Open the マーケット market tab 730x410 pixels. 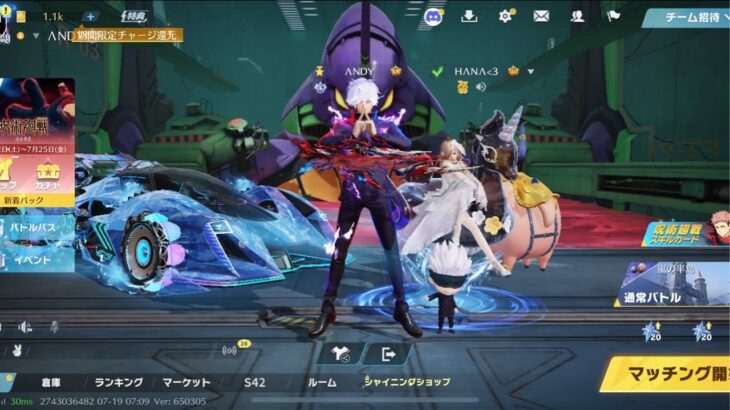[186, 382]
